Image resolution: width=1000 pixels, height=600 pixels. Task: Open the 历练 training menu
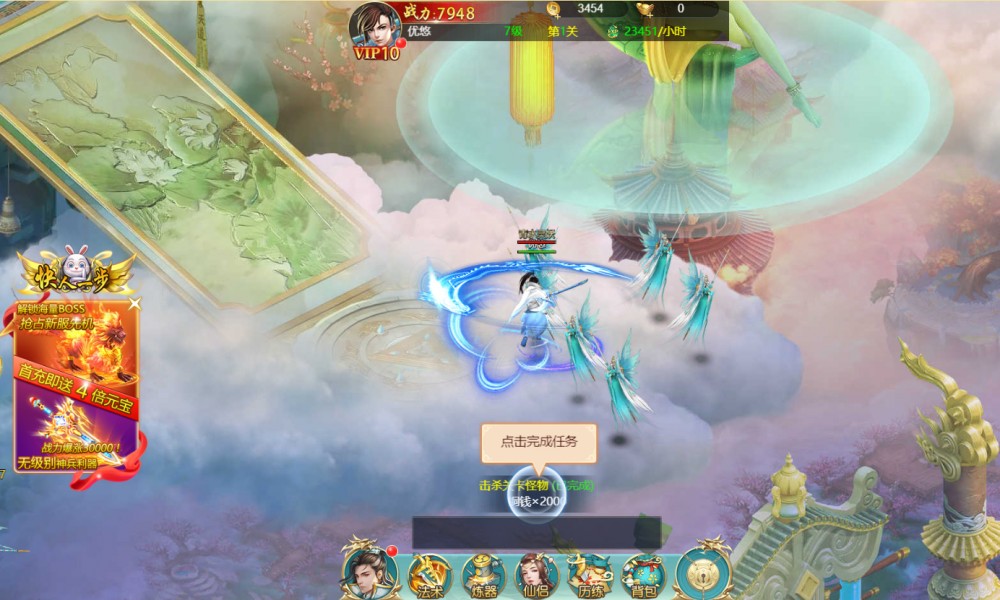click(x=589, y=575)
